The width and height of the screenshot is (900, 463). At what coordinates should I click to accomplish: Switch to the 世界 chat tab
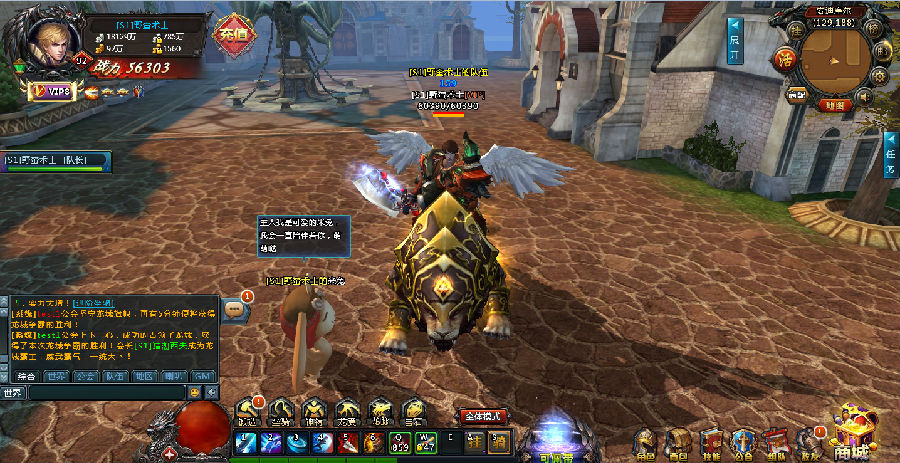pos(56,376)
